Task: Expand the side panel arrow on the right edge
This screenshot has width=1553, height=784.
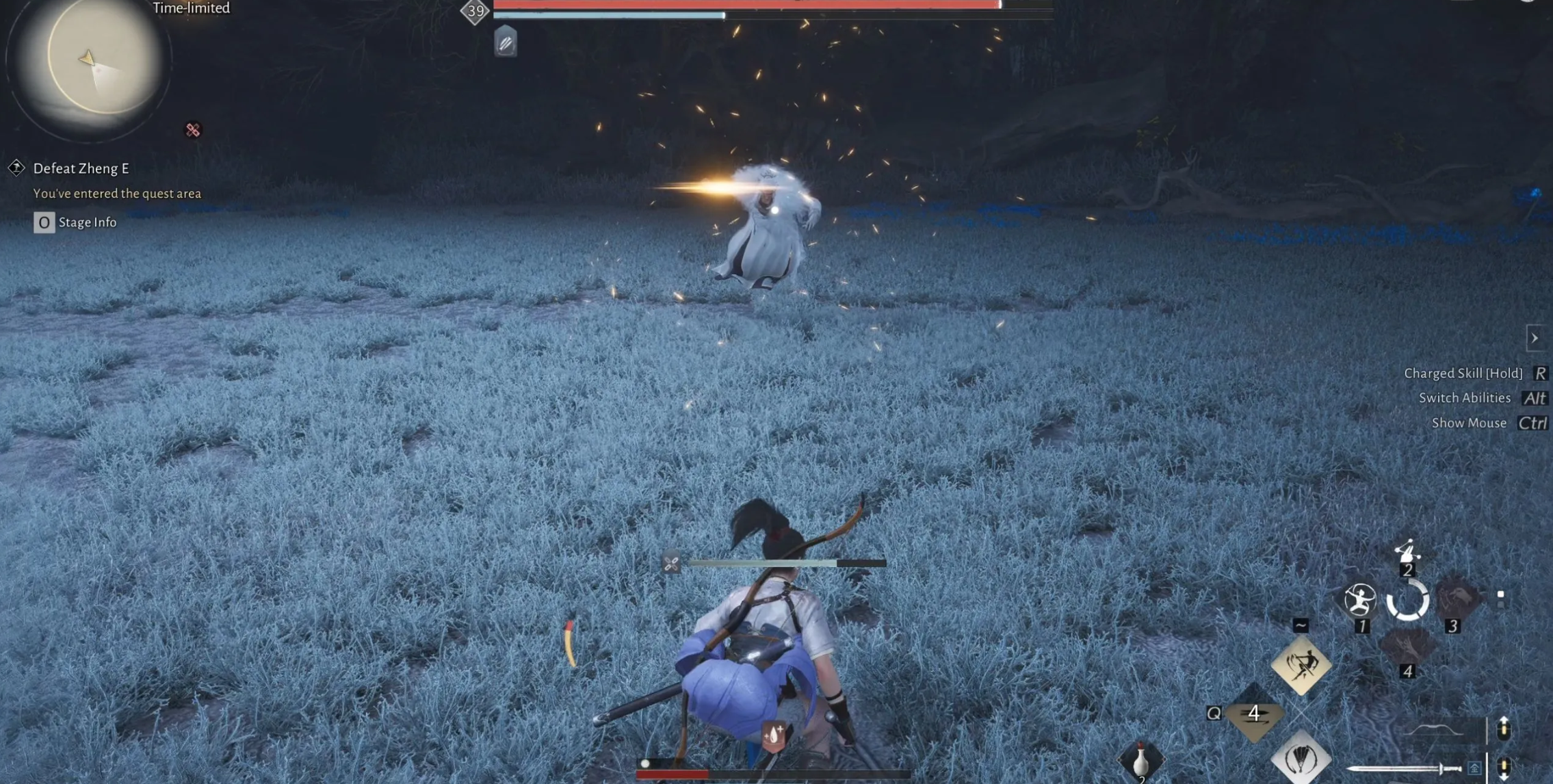Action: tap(1535, 338)
